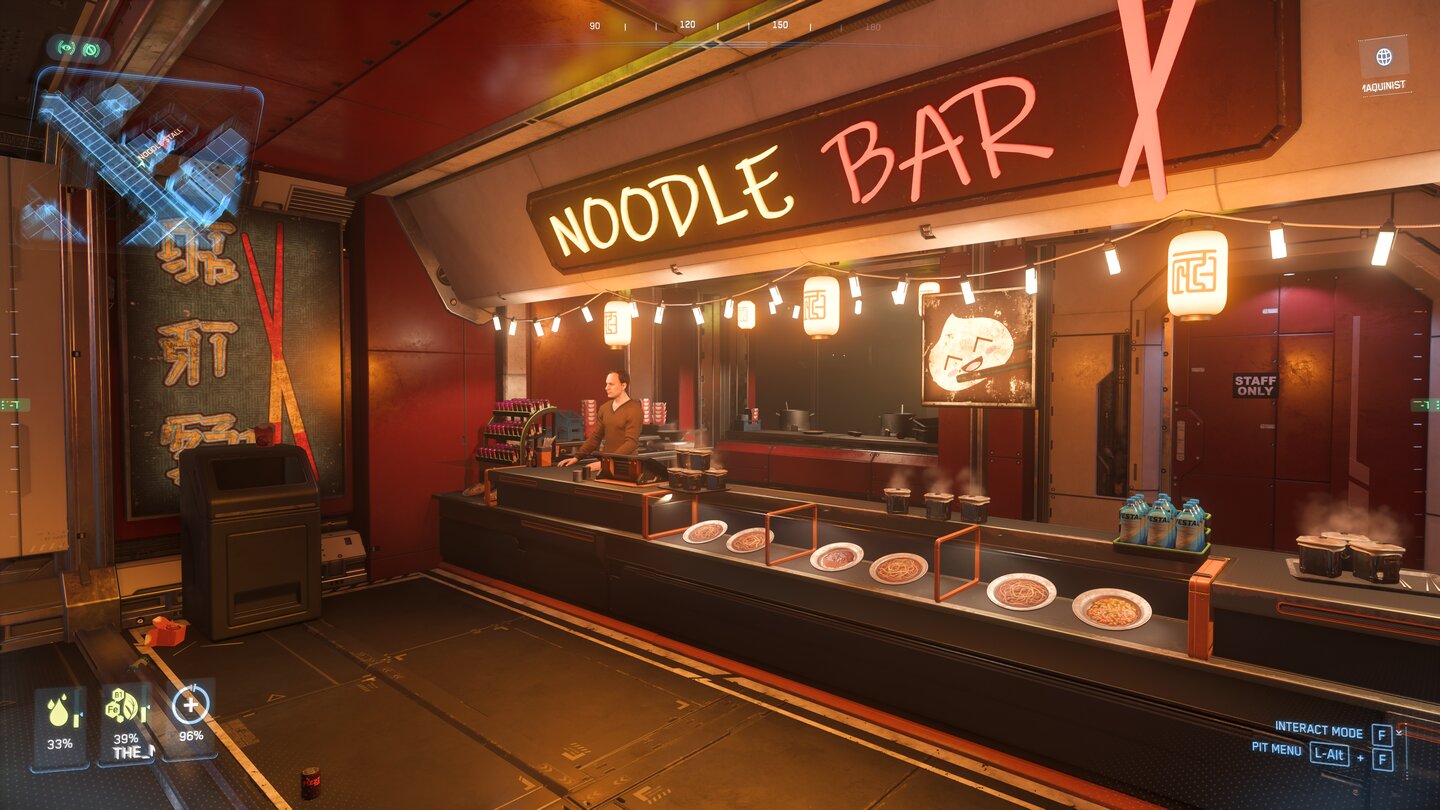1440x810 pixels.
Task: Toggle the eye sensor indicator in the top-left pill
Action: [x=65, y=48]
